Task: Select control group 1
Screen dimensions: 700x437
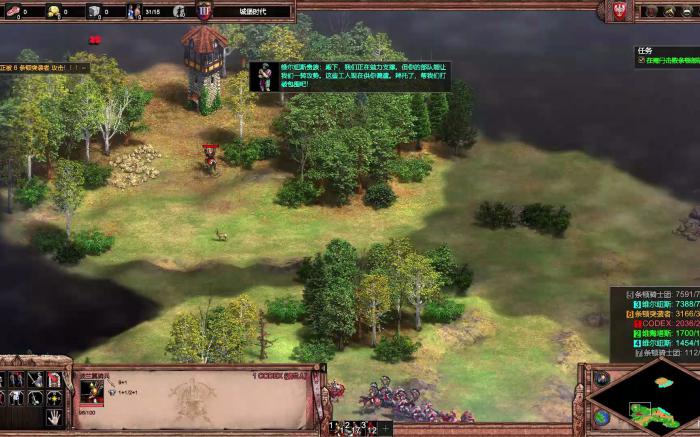Action: point(334,425)
